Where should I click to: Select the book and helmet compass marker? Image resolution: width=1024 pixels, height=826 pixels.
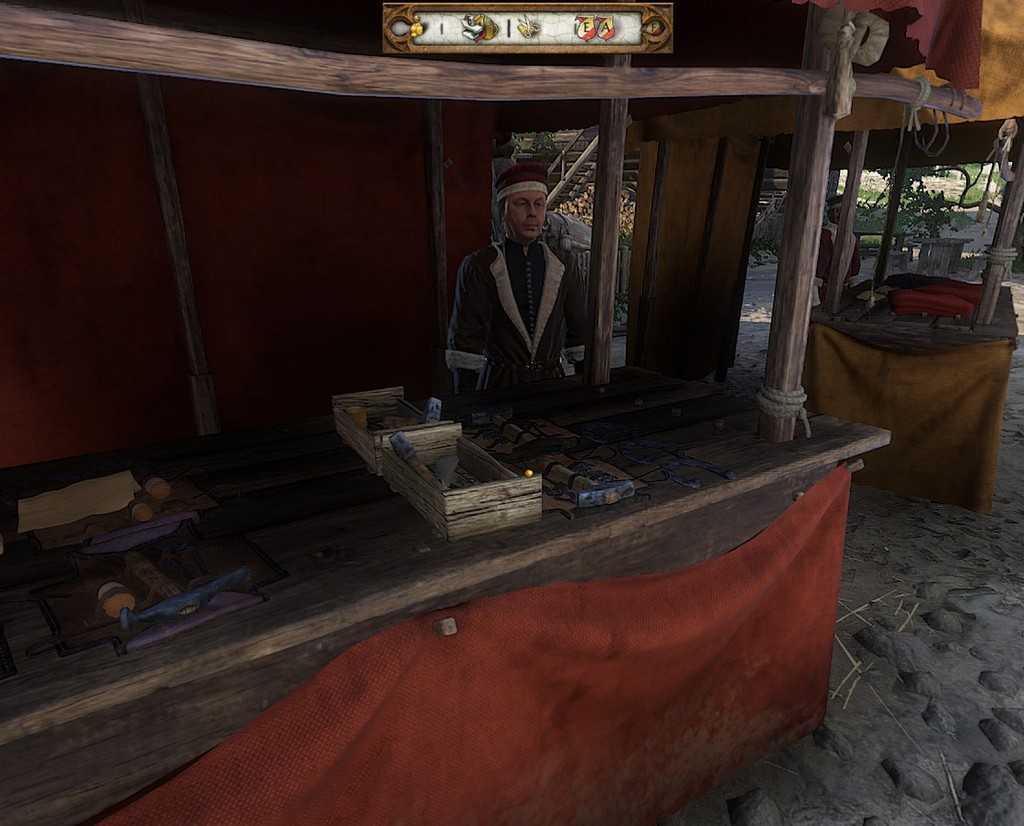(479, 28)
